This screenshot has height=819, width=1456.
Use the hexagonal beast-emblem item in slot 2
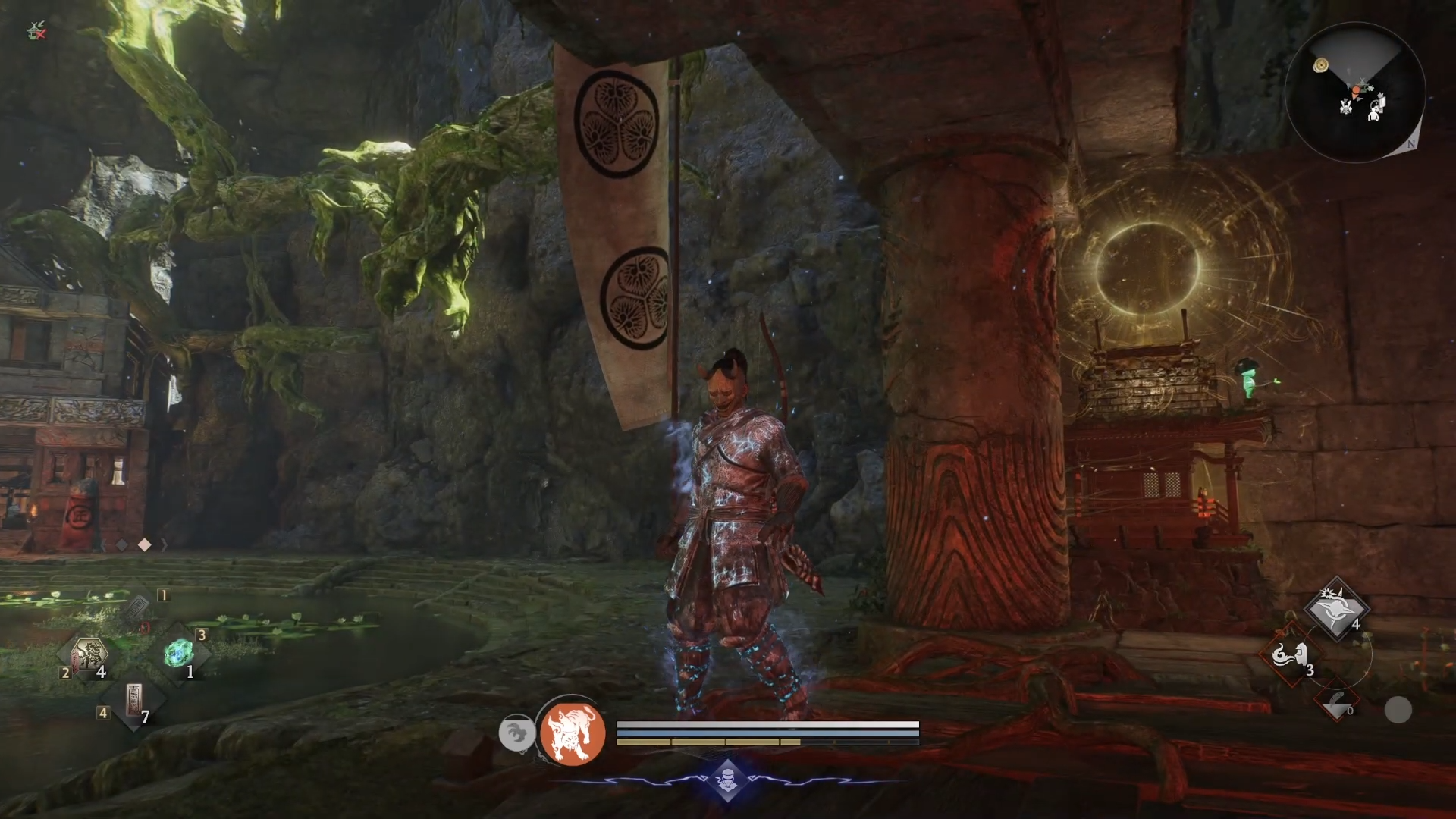coord(89,654)
